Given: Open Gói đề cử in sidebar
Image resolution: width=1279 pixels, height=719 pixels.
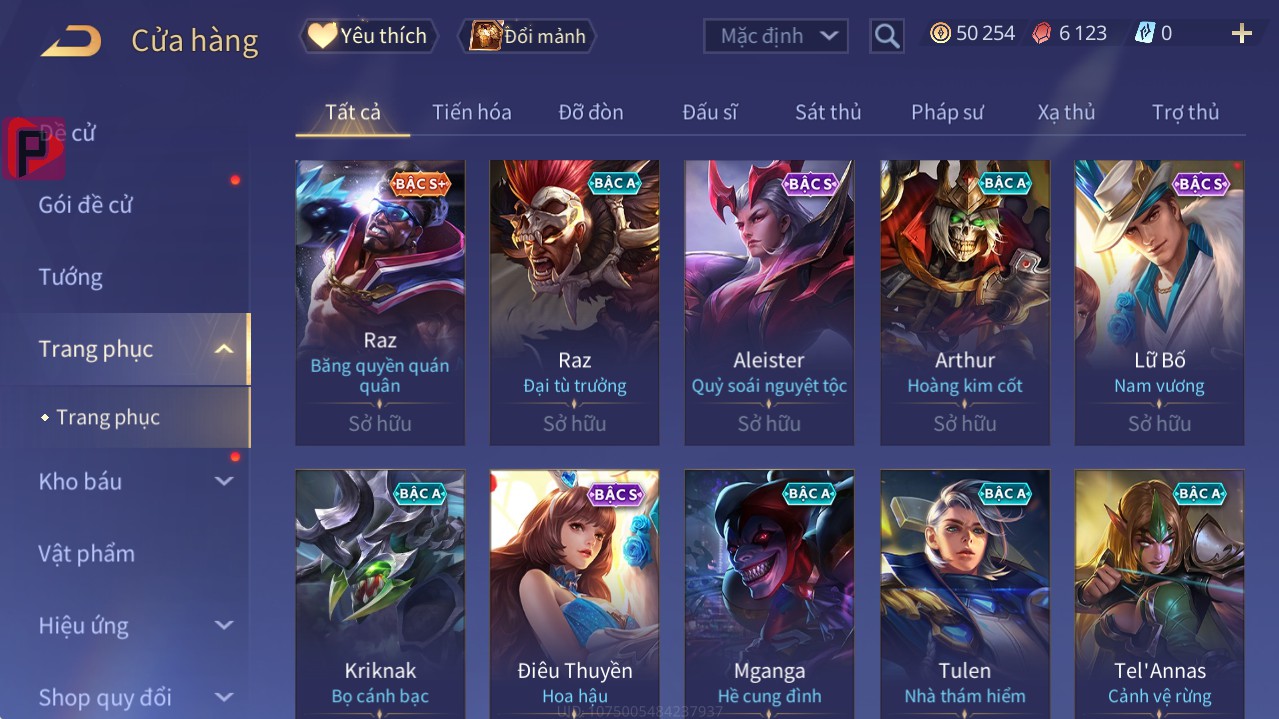Looking at the screenshot, I should 86,205.
